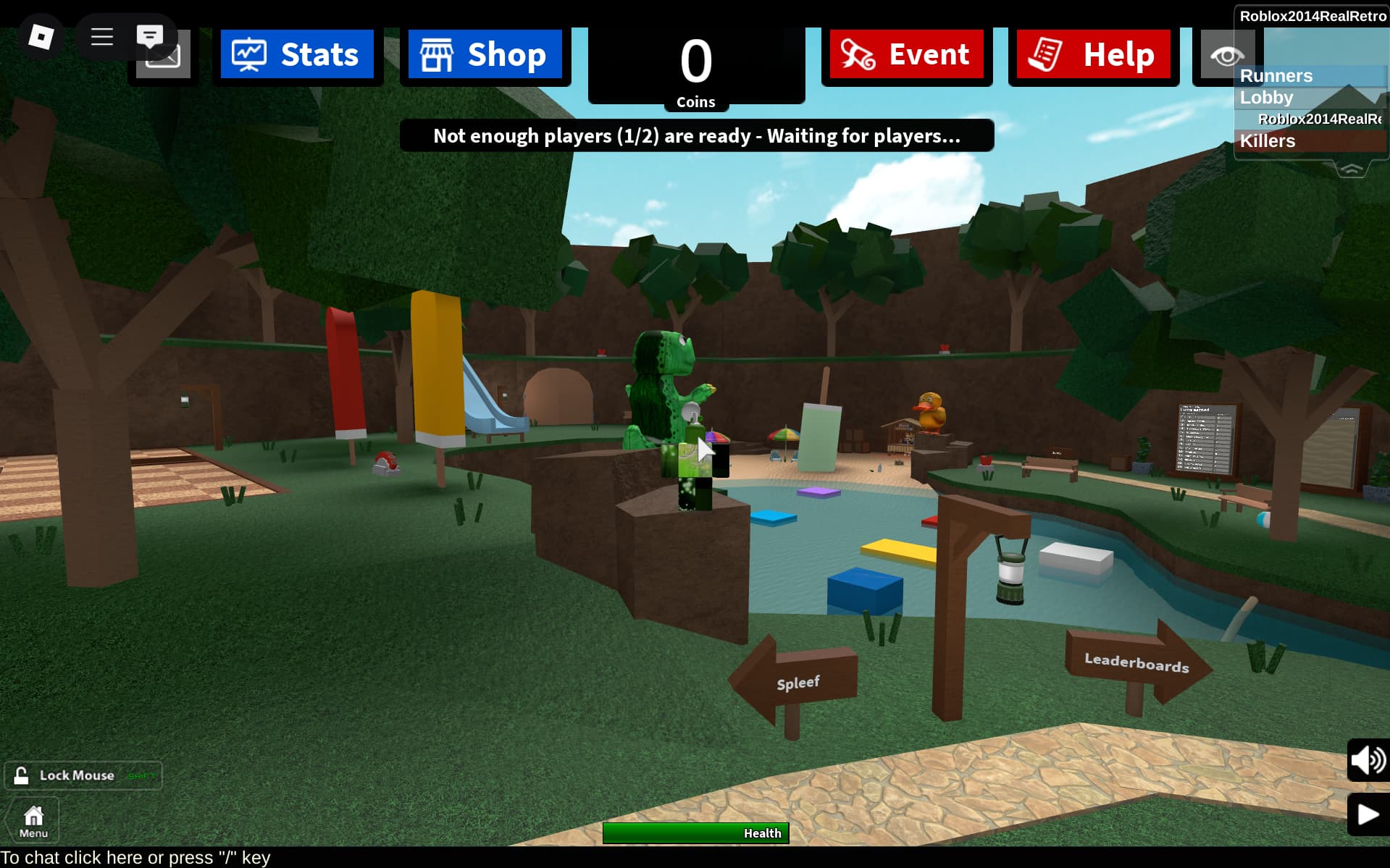
Task: Open the home Menu button
Action: (33, 818)
